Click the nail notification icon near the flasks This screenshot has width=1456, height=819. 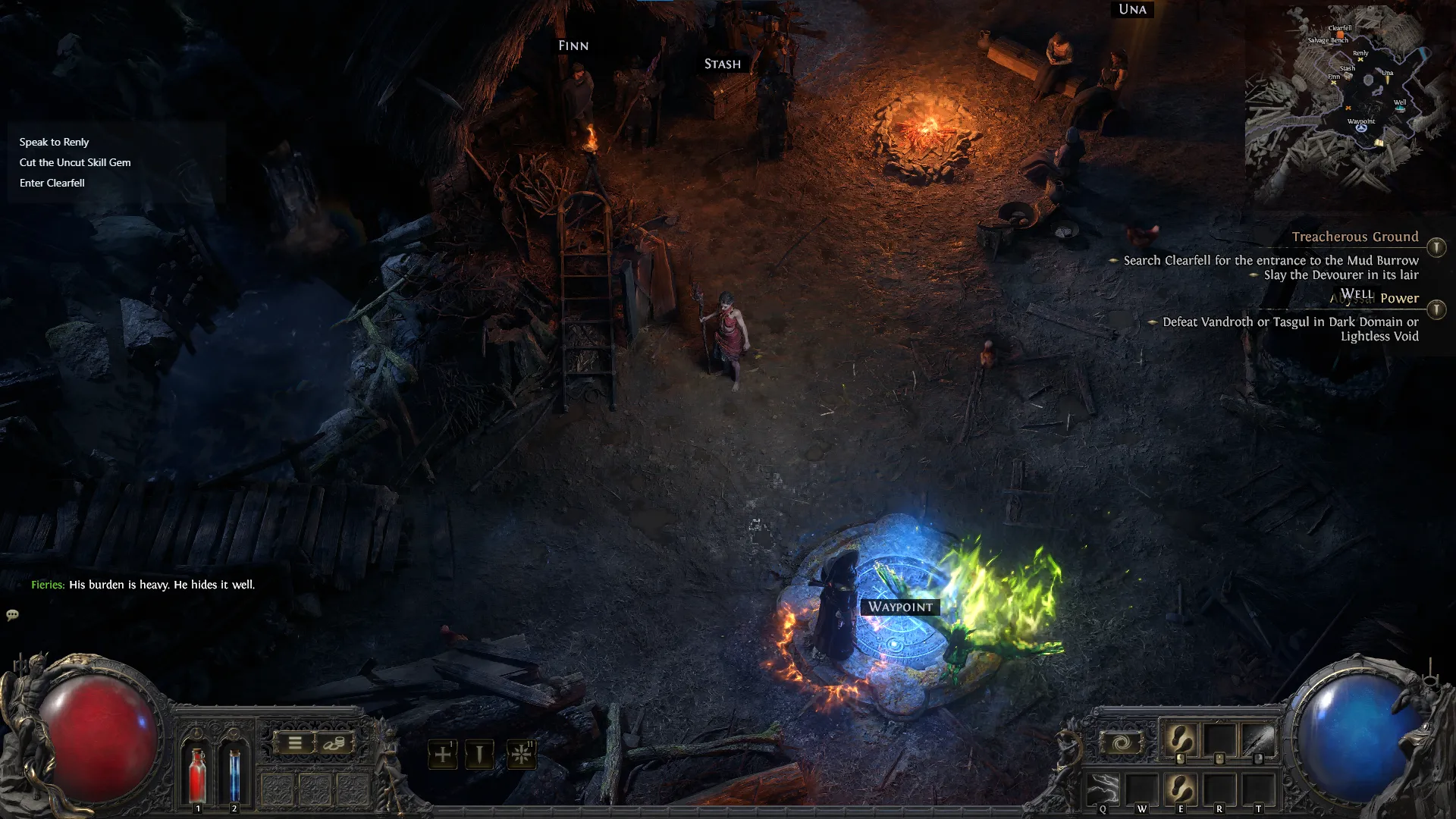coord(479,754)
